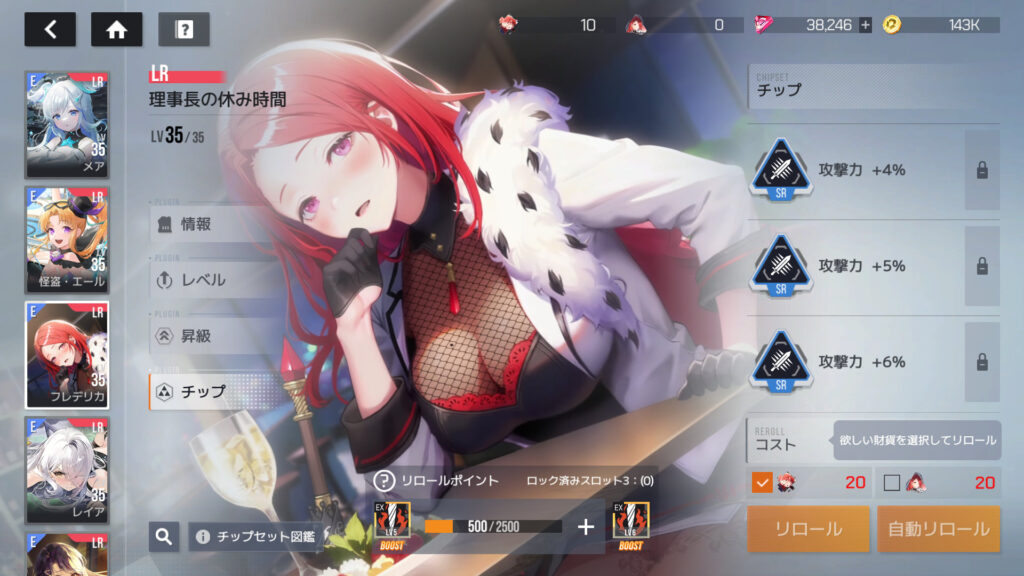Open リロールポイント question mark help
The height and width of the screenshot is (576, 1024).
pos(384,481)
